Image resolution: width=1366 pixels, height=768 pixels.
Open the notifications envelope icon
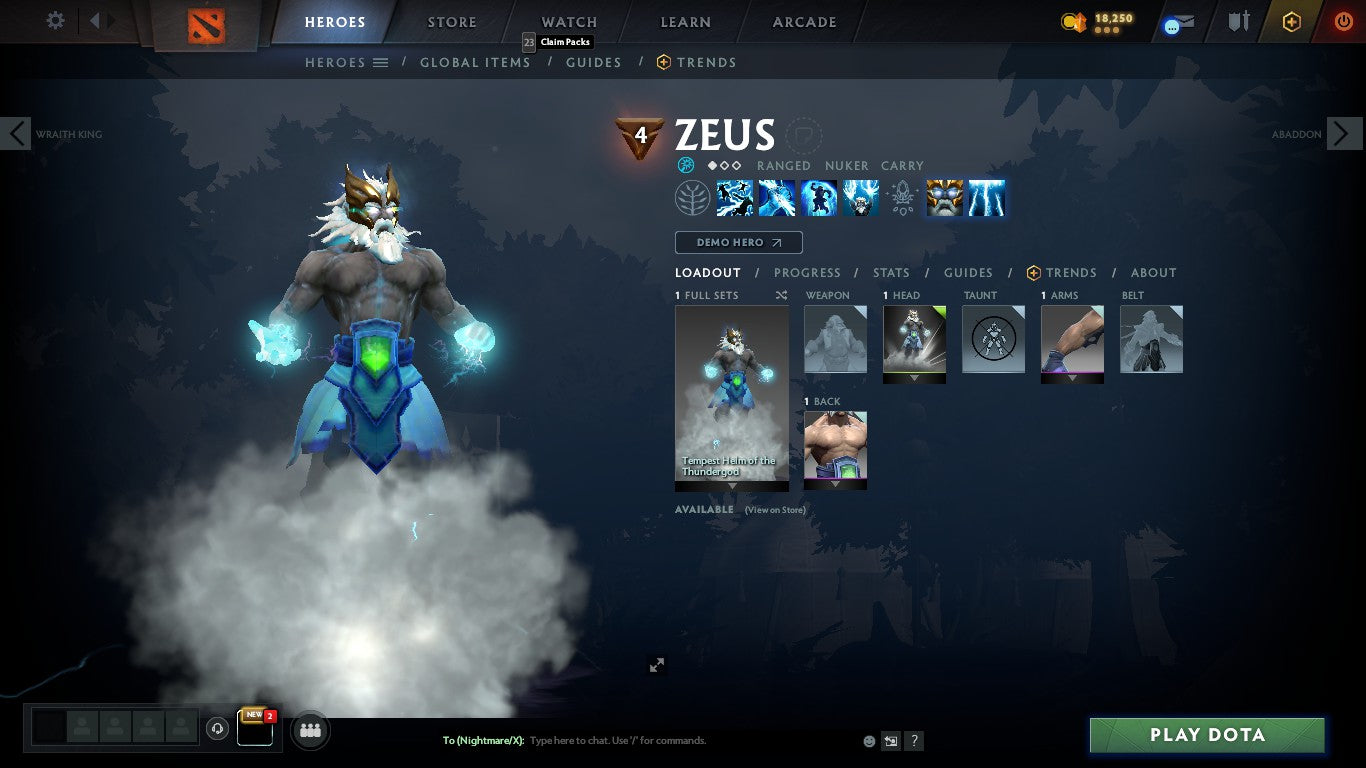(x=1176, y=20)
